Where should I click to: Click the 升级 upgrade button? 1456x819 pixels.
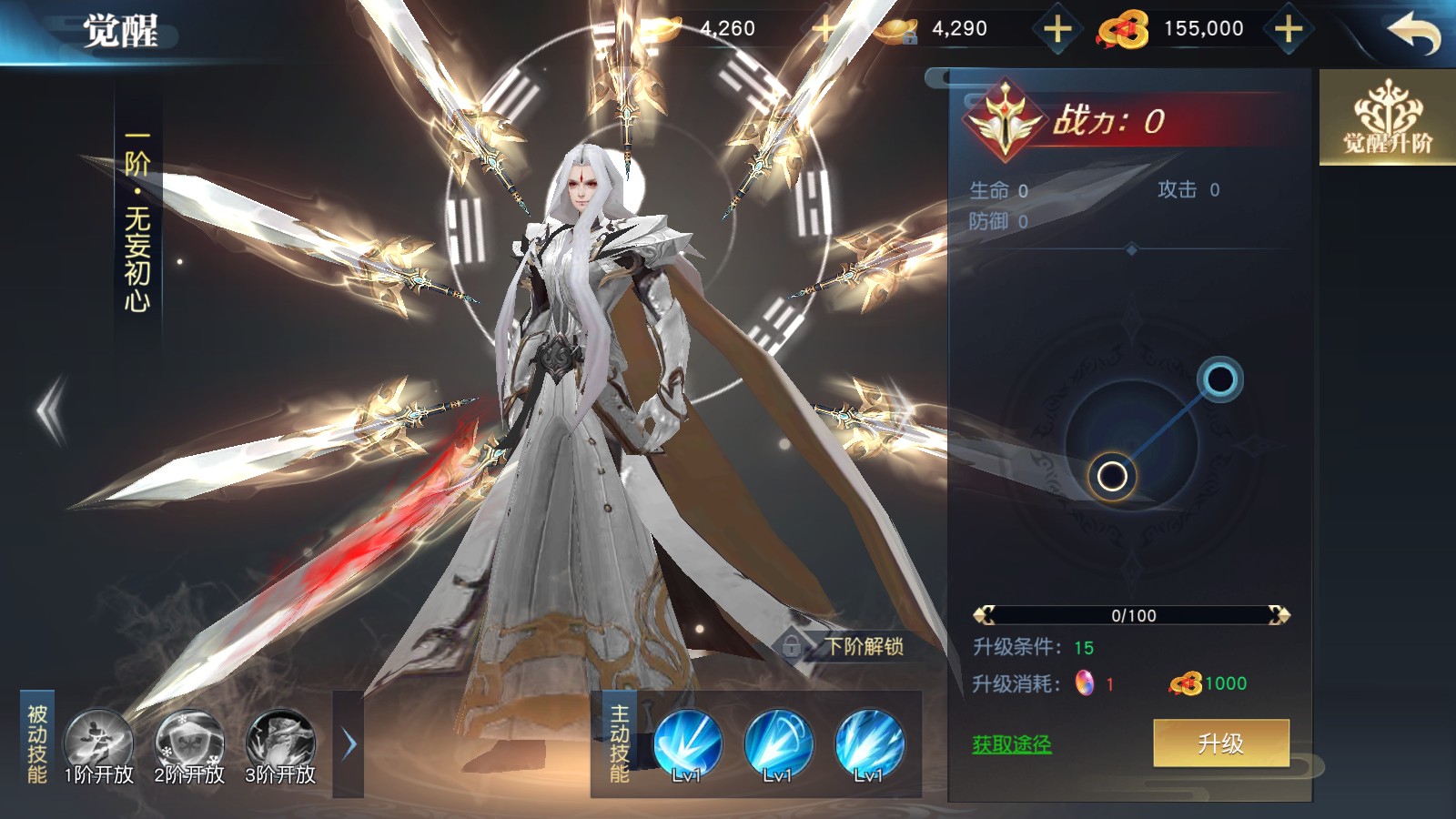[1220, 743]
